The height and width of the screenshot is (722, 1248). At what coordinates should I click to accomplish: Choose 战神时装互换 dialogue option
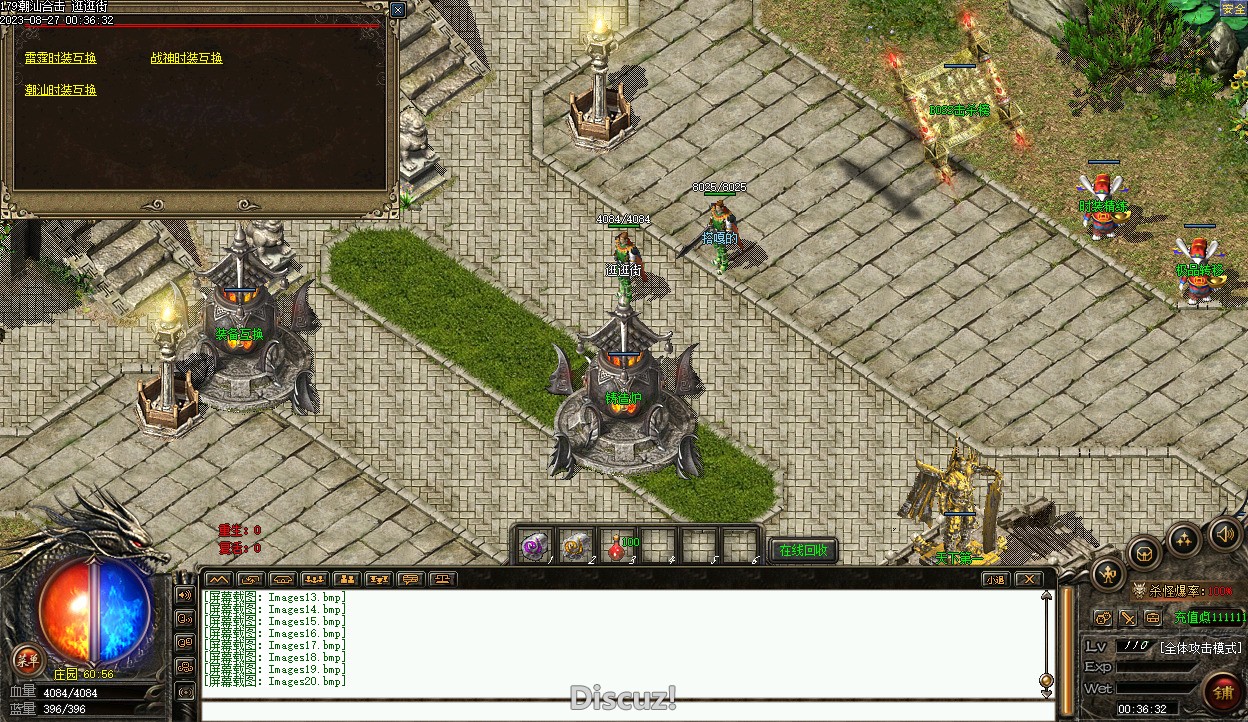(187, 58)
